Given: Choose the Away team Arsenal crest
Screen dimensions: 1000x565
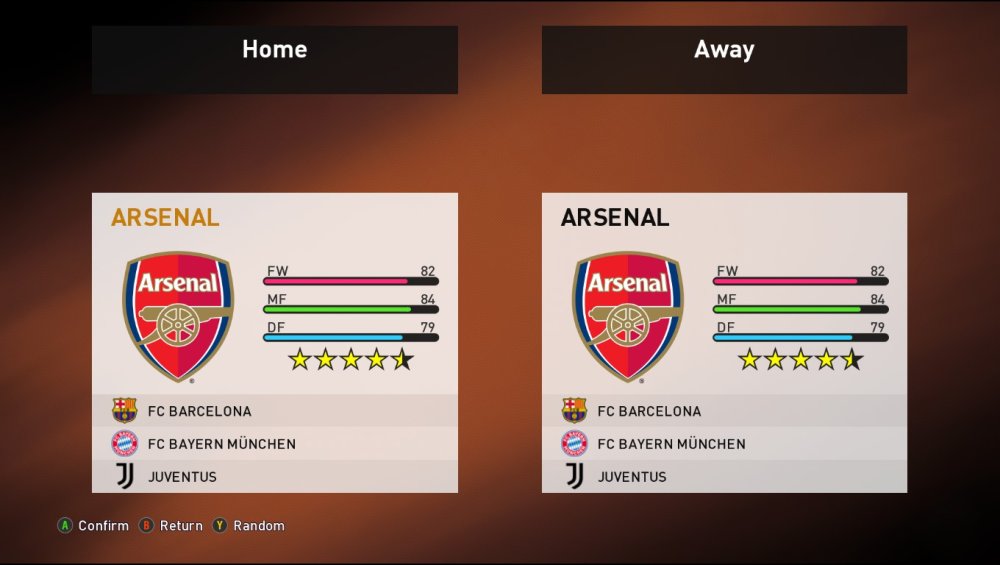Looking at the screenshot, I should click(x=627, y=316).
